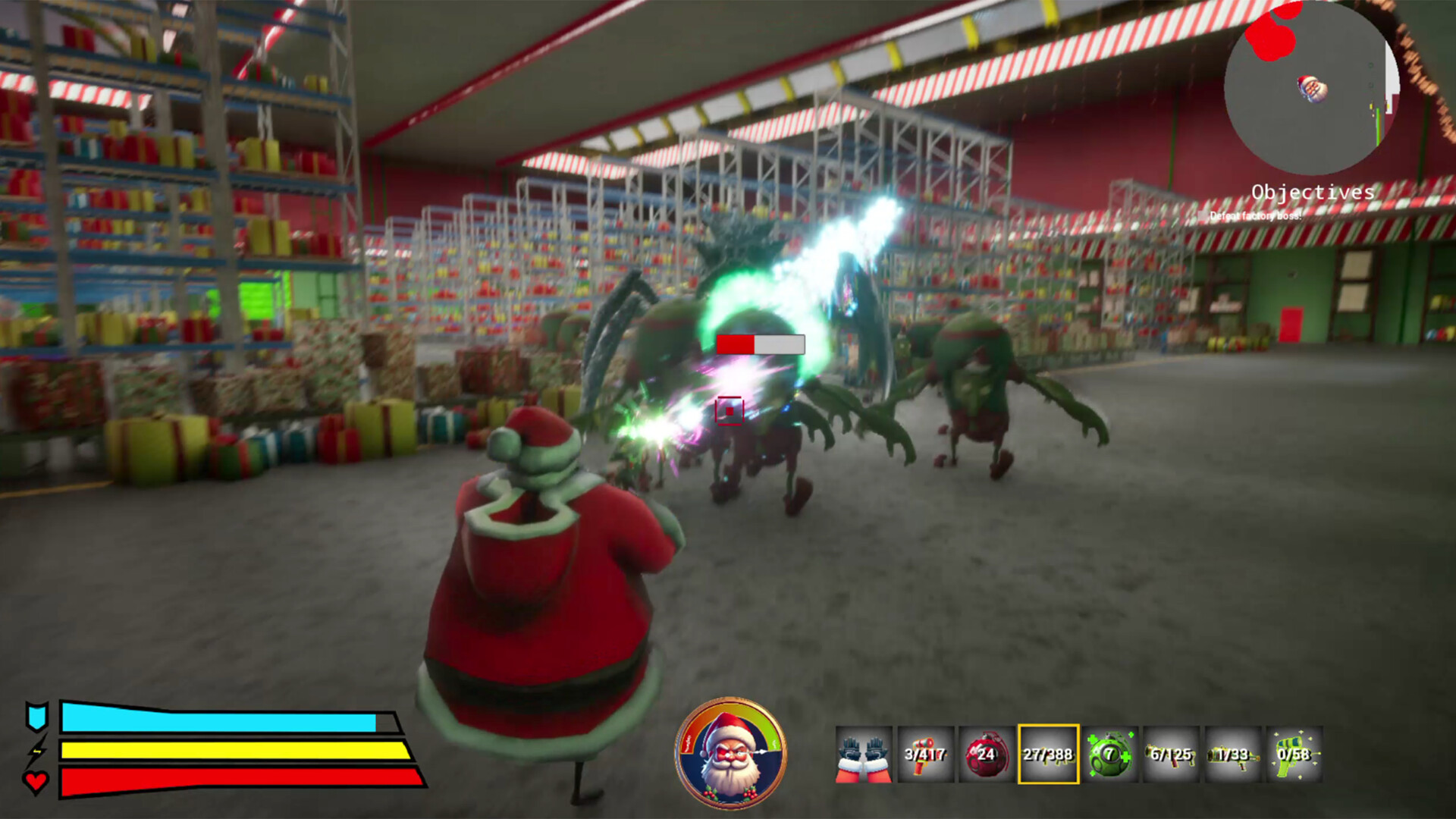Expand the minimap in the top right corner

click(x=1313, y=83)
